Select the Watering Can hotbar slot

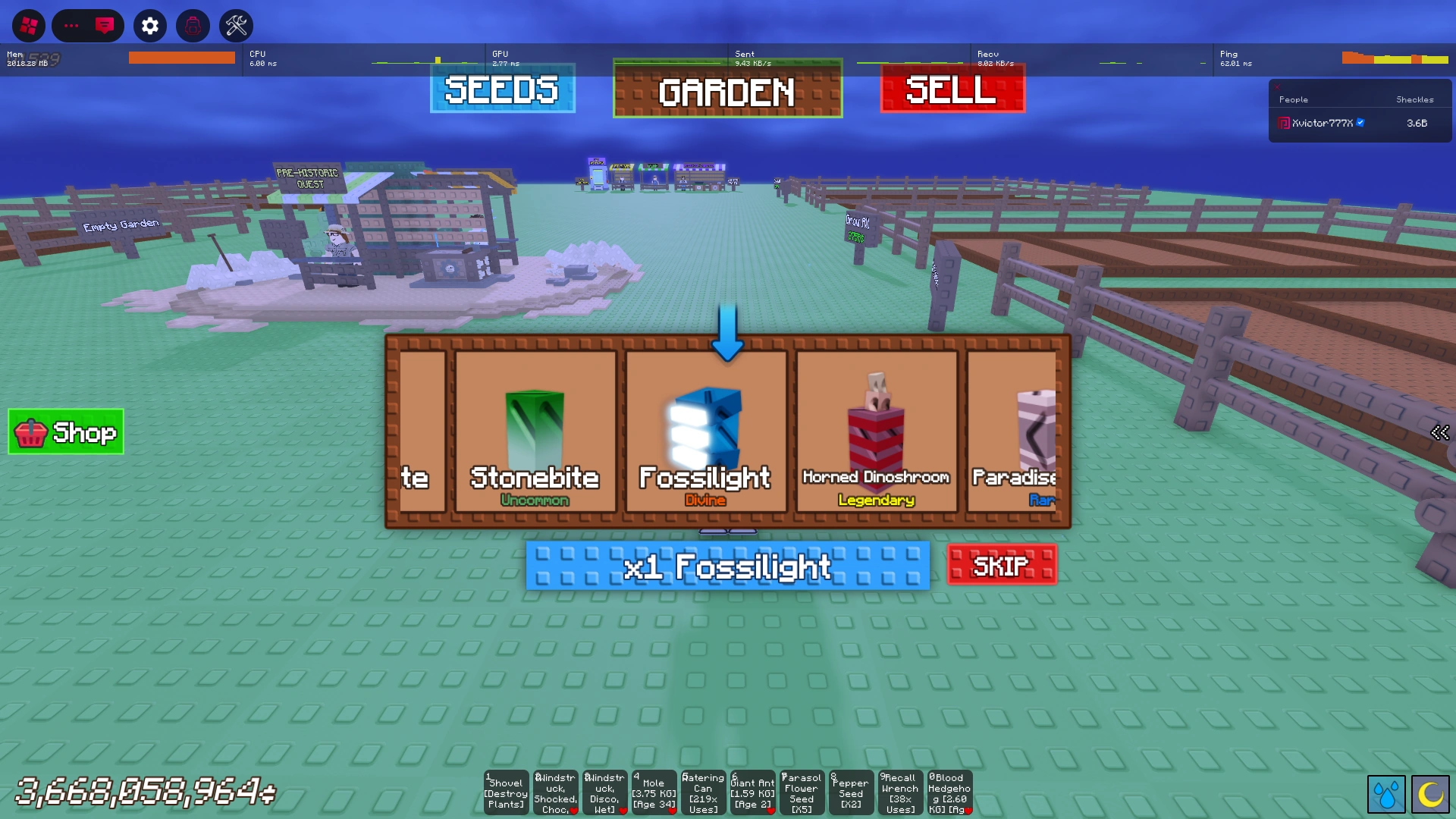703,792
